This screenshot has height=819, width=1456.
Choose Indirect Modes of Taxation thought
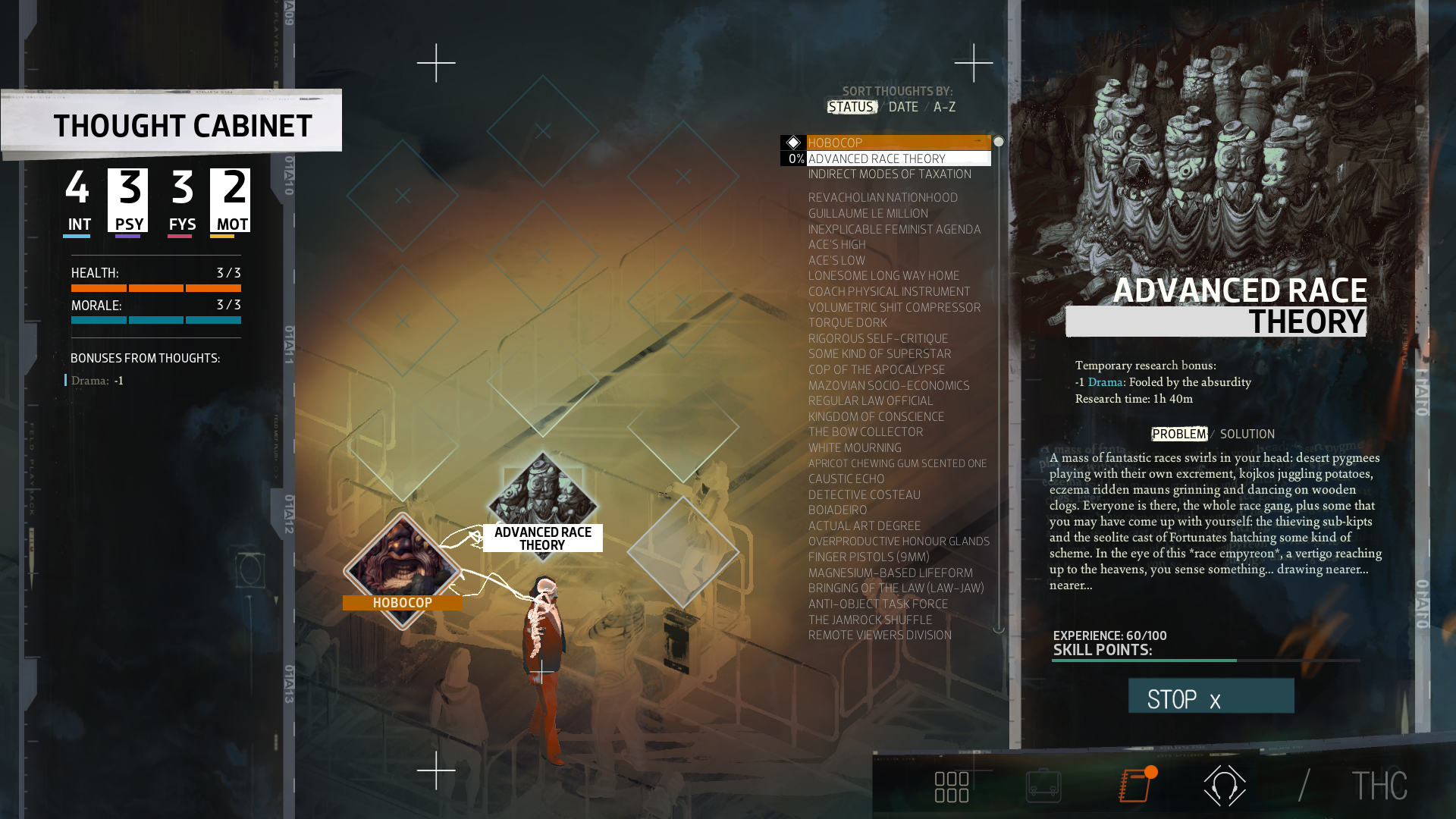pyautogui.click(x=889, y=174)
